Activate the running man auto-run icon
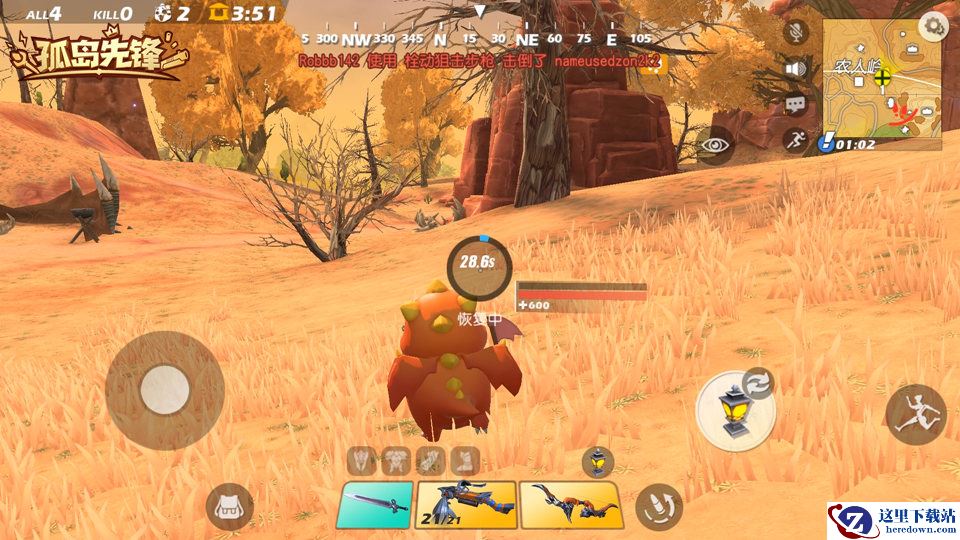Viewport: 960px width, 540px height. click(x=796, y=140)
